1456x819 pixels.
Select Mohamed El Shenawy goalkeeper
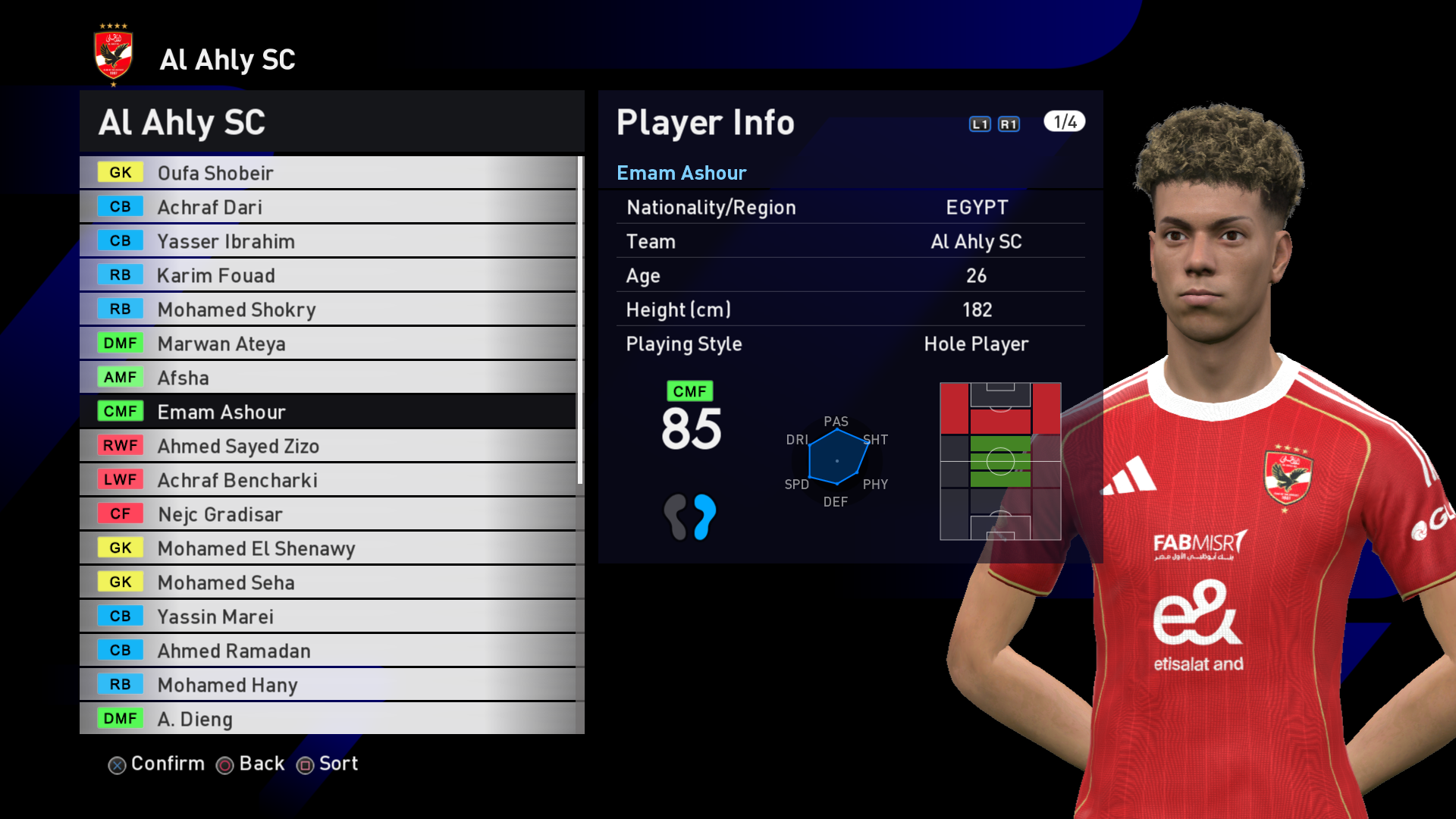[x=328, y=548]
